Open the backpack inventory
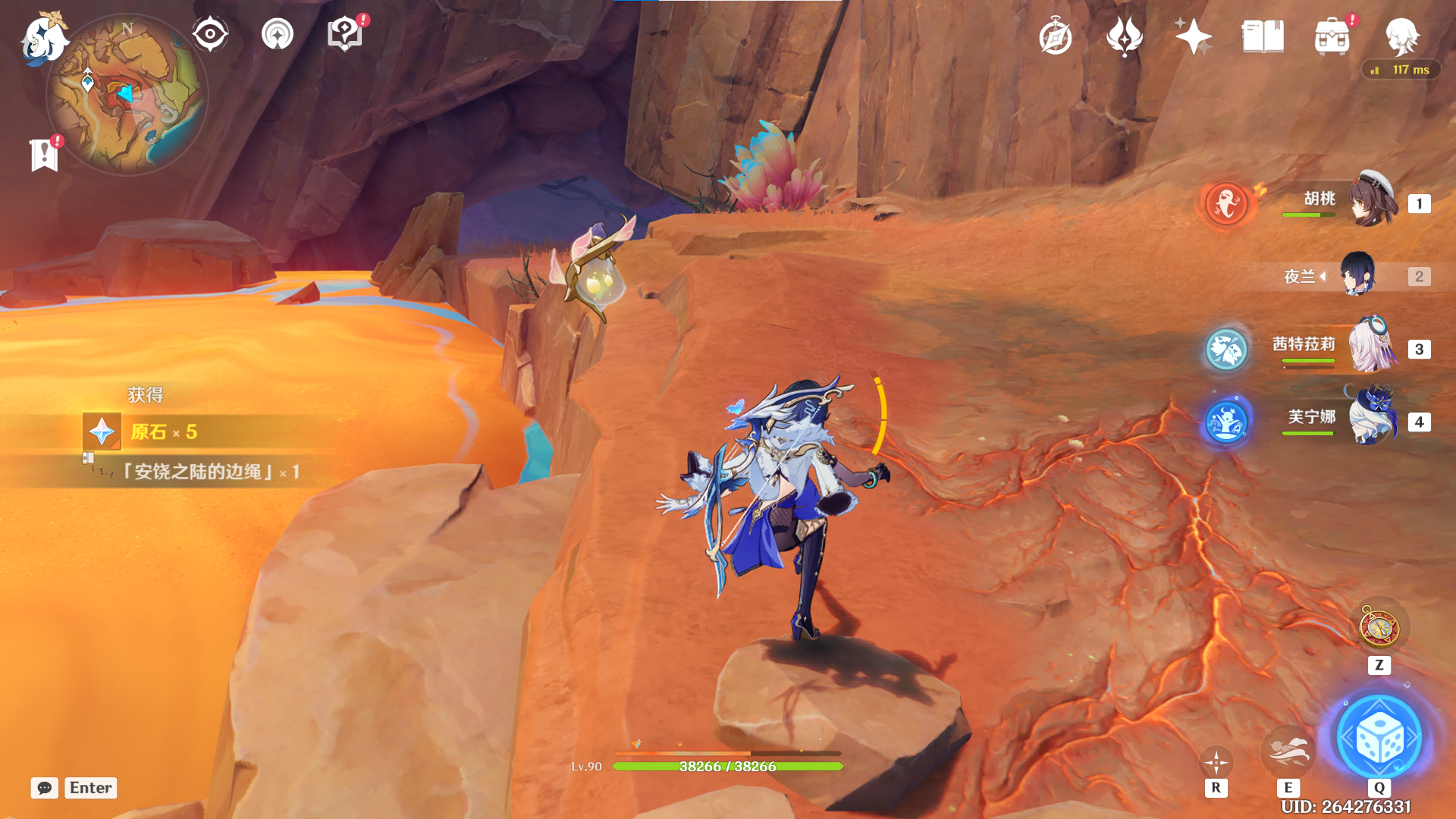The image size is (1456, 819). click(1332, 36)
